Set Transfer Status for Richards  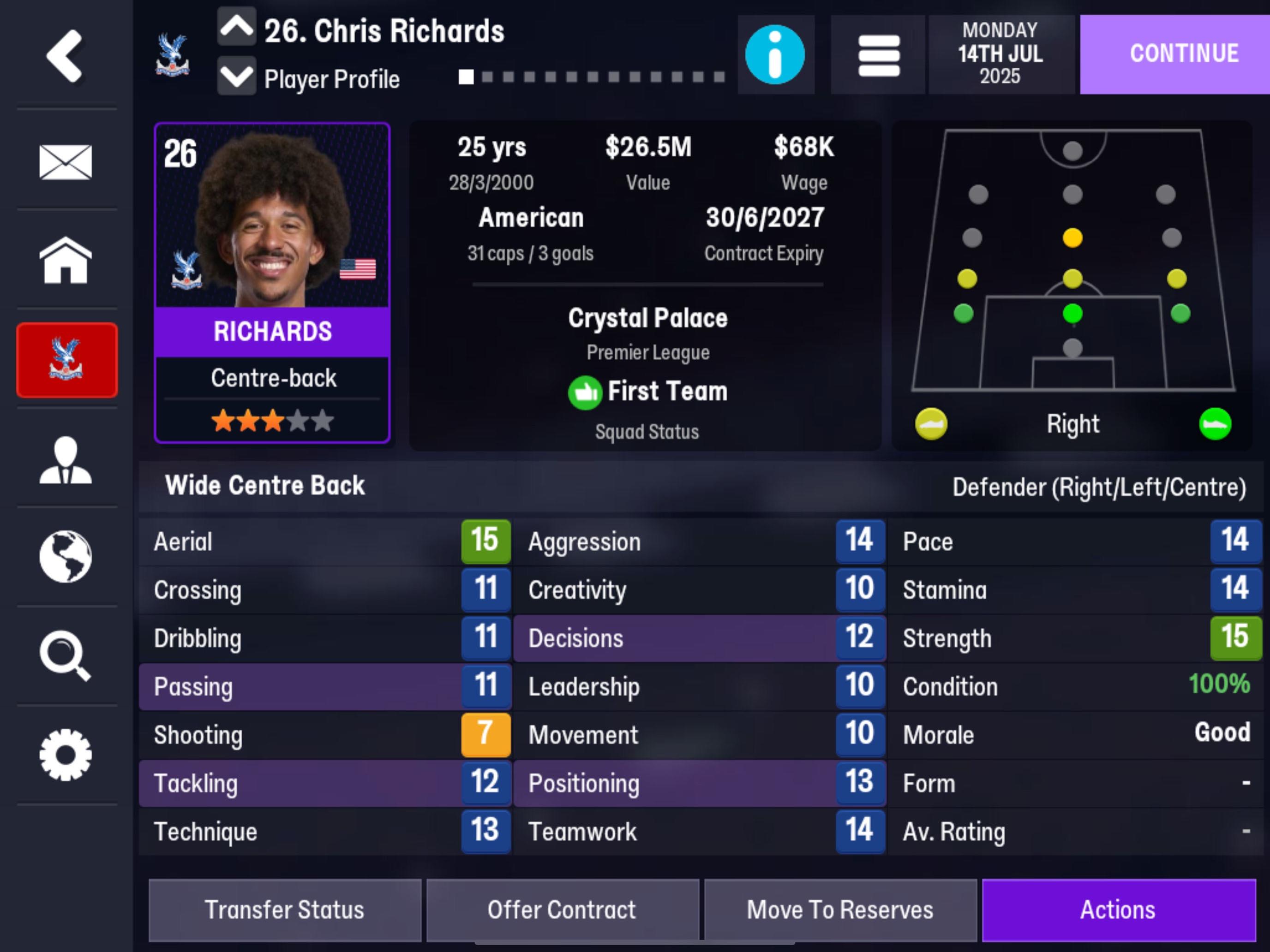(x=285, y=910)
